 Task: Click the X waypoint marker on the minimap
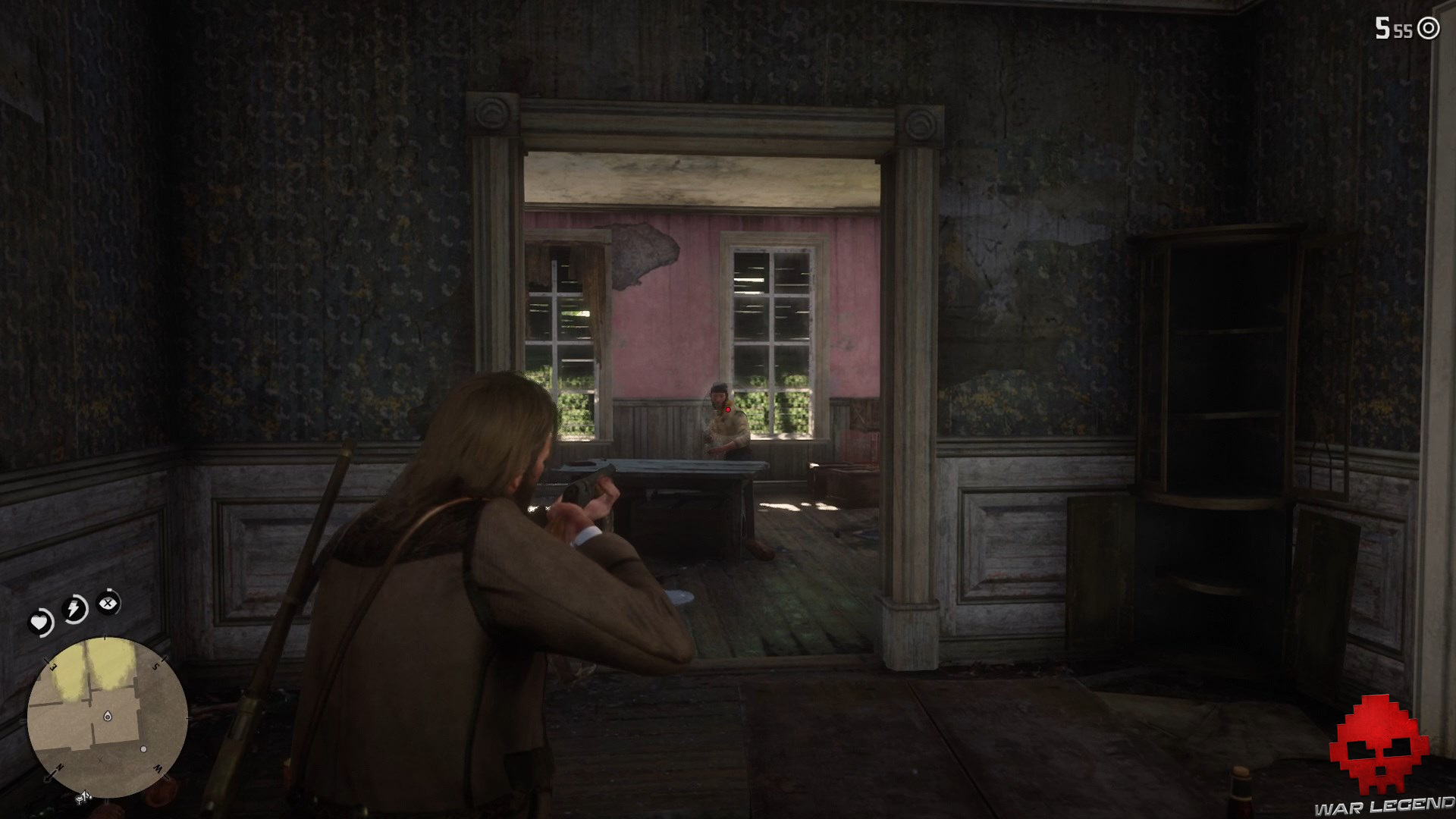point(100,760)
